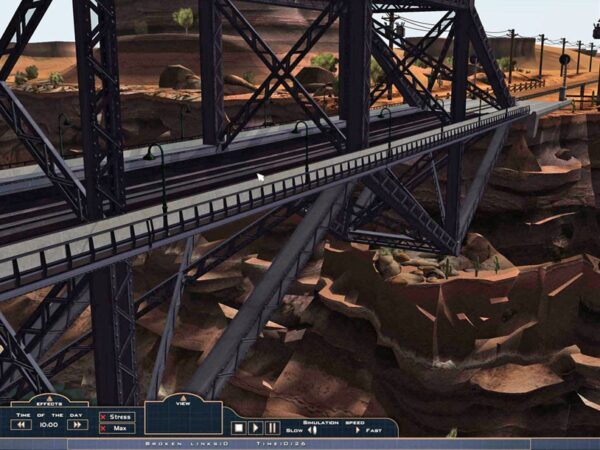The image size is (600, 450).
Task: Rewind the time of day
Action: [21, 425]
